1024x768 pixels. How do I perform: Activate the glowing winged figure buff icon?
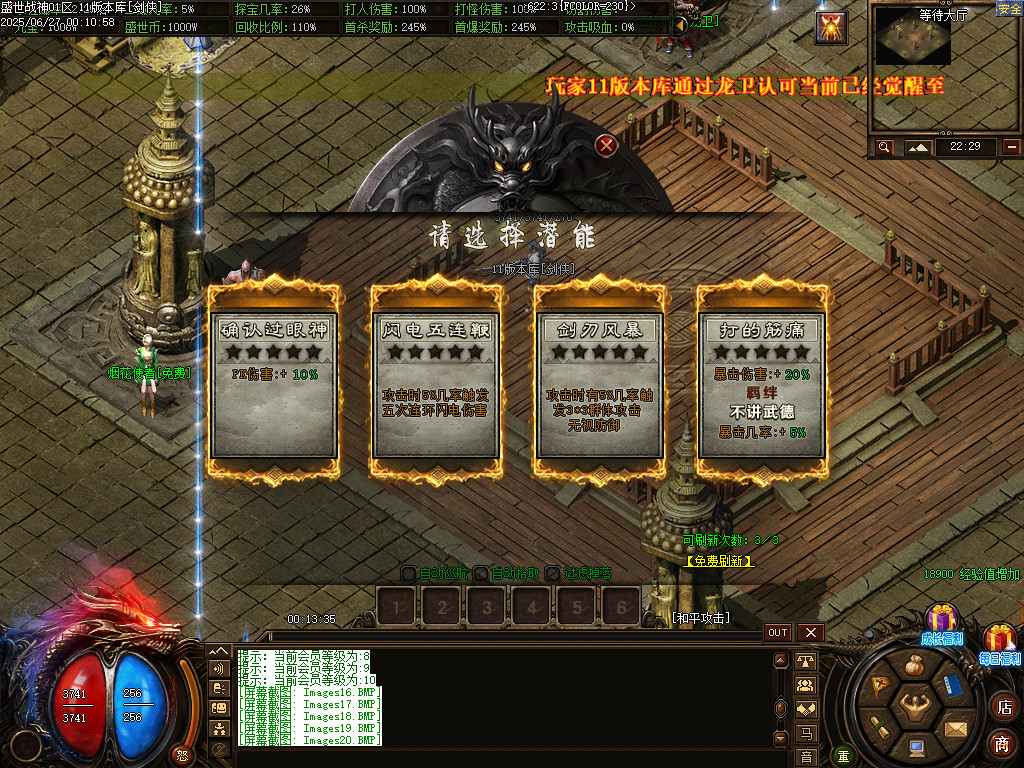[x=831, y=28]
